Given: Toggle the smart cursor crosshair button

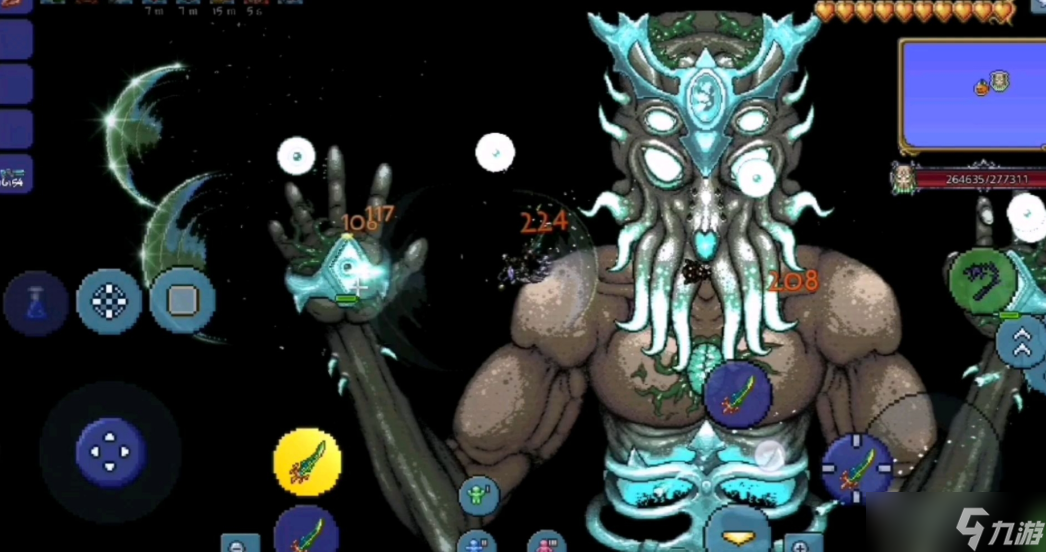Looking at the screenshot, I should (x=109, y=301).
